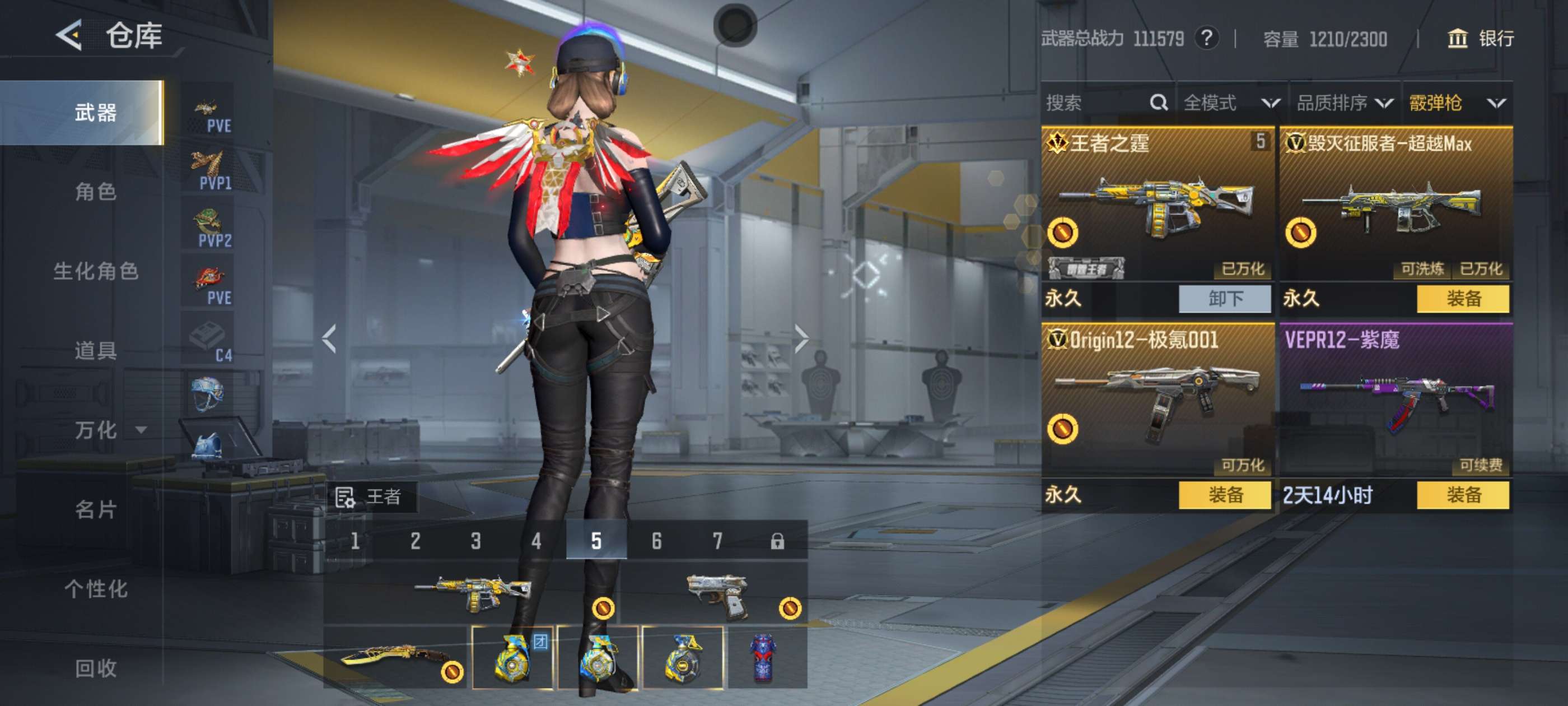This screenshot has width=1568, height=706.
Task: Open the 名片 section
Action: (x=96, y=509)
